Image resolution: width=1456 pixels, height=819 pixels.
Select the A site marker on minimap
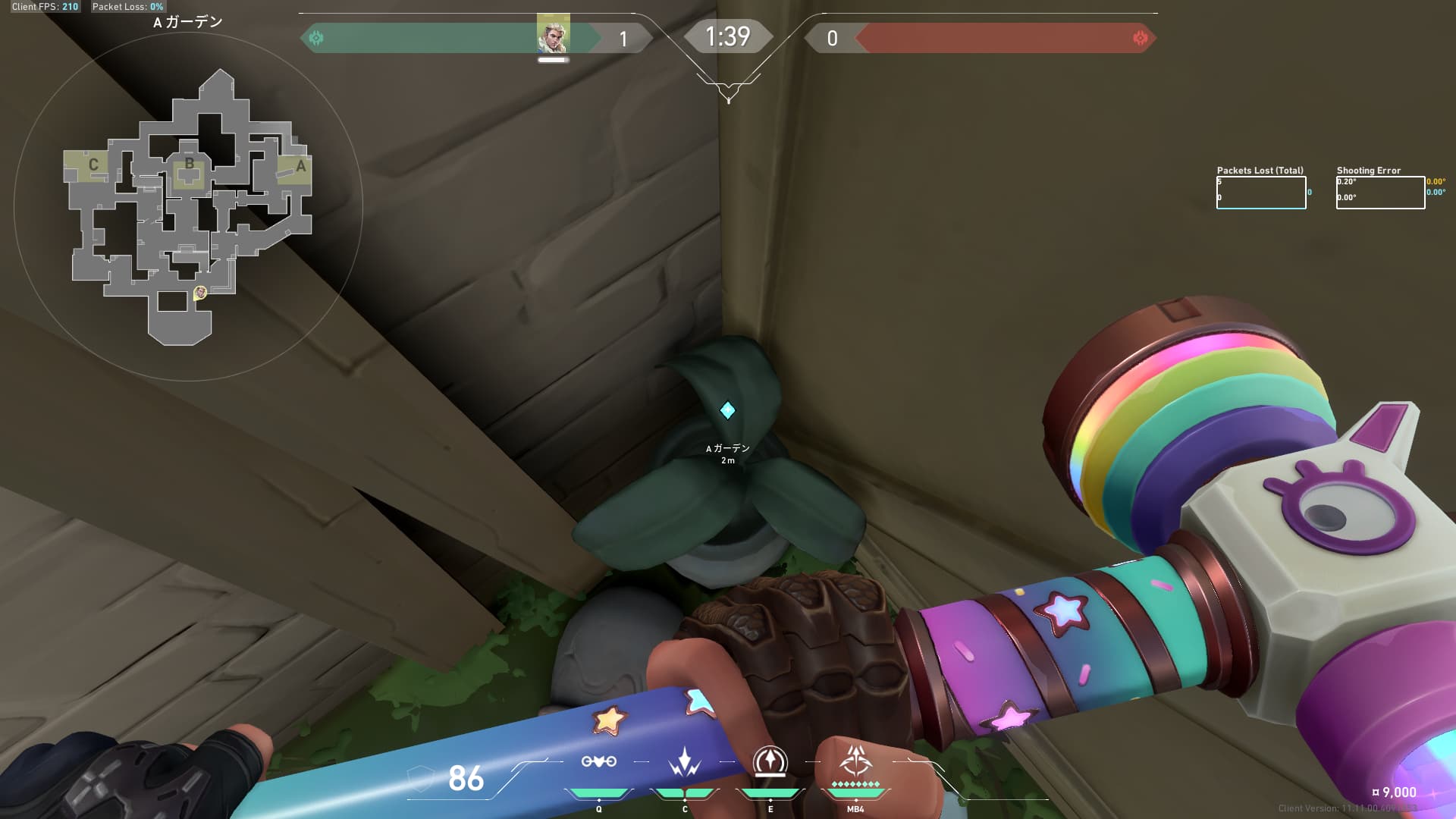(x=300, y=166)
